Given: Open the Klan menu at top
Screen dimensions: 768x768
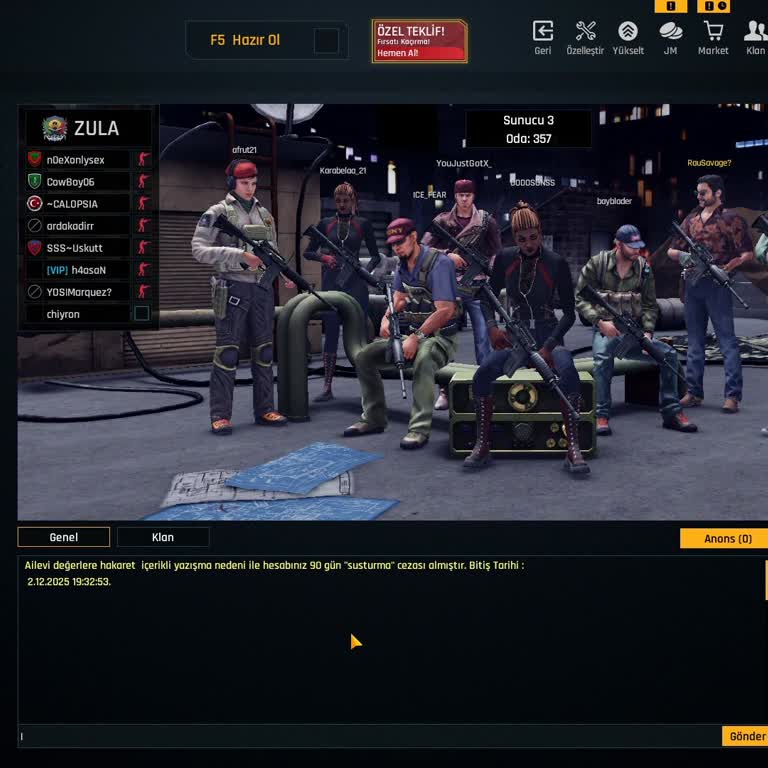Looking at the screenshot, I should pyautogui.click(x=755, y=37).
